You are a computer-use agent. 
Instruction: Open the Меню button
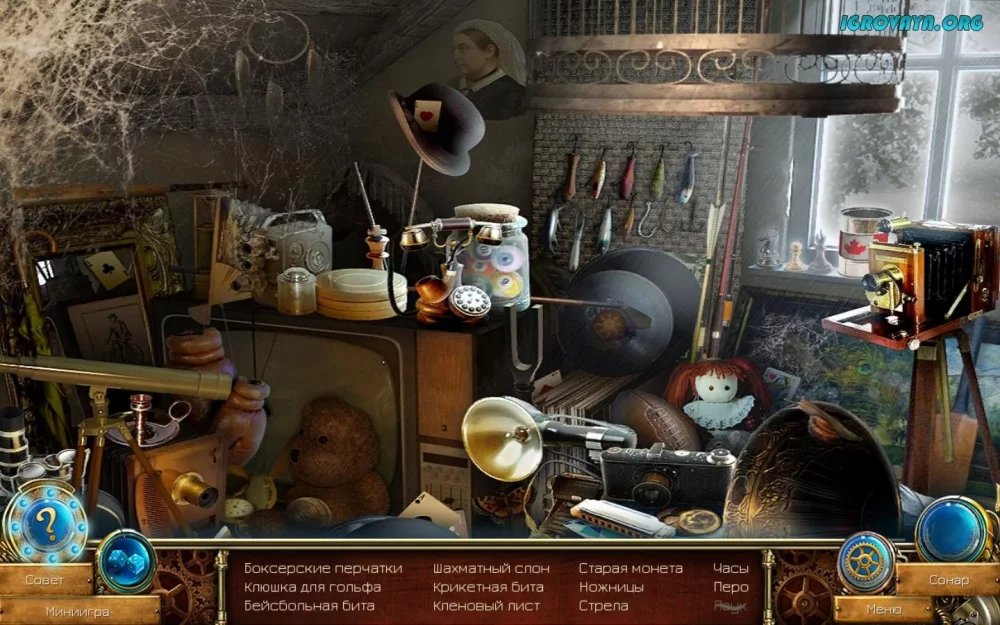(883, 608)
